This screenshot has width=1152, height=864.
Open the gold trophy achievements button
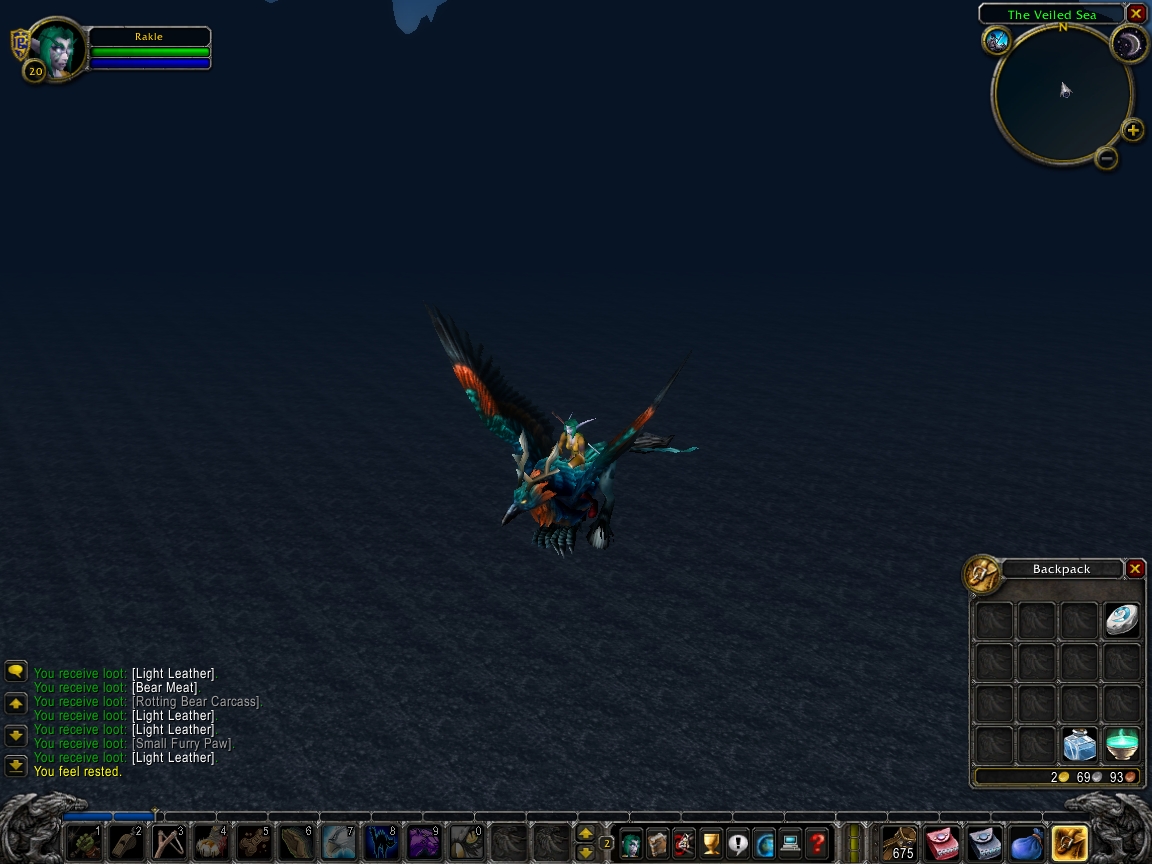(711, 843)
